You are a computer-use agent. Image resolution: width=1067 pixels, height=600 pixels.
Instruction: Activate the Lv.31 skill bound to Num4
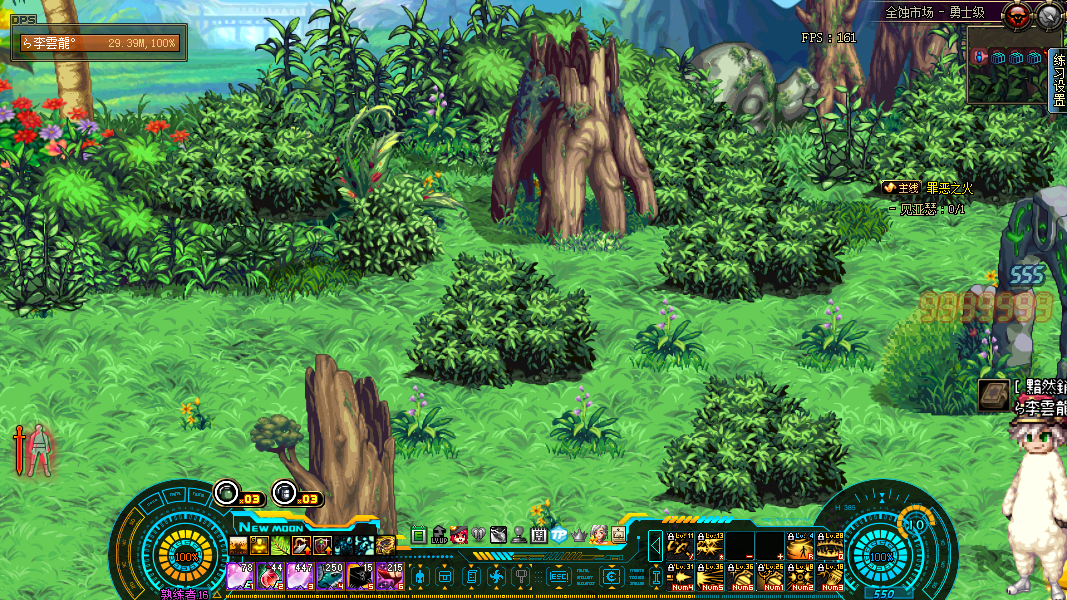click(x=681, y=577)
